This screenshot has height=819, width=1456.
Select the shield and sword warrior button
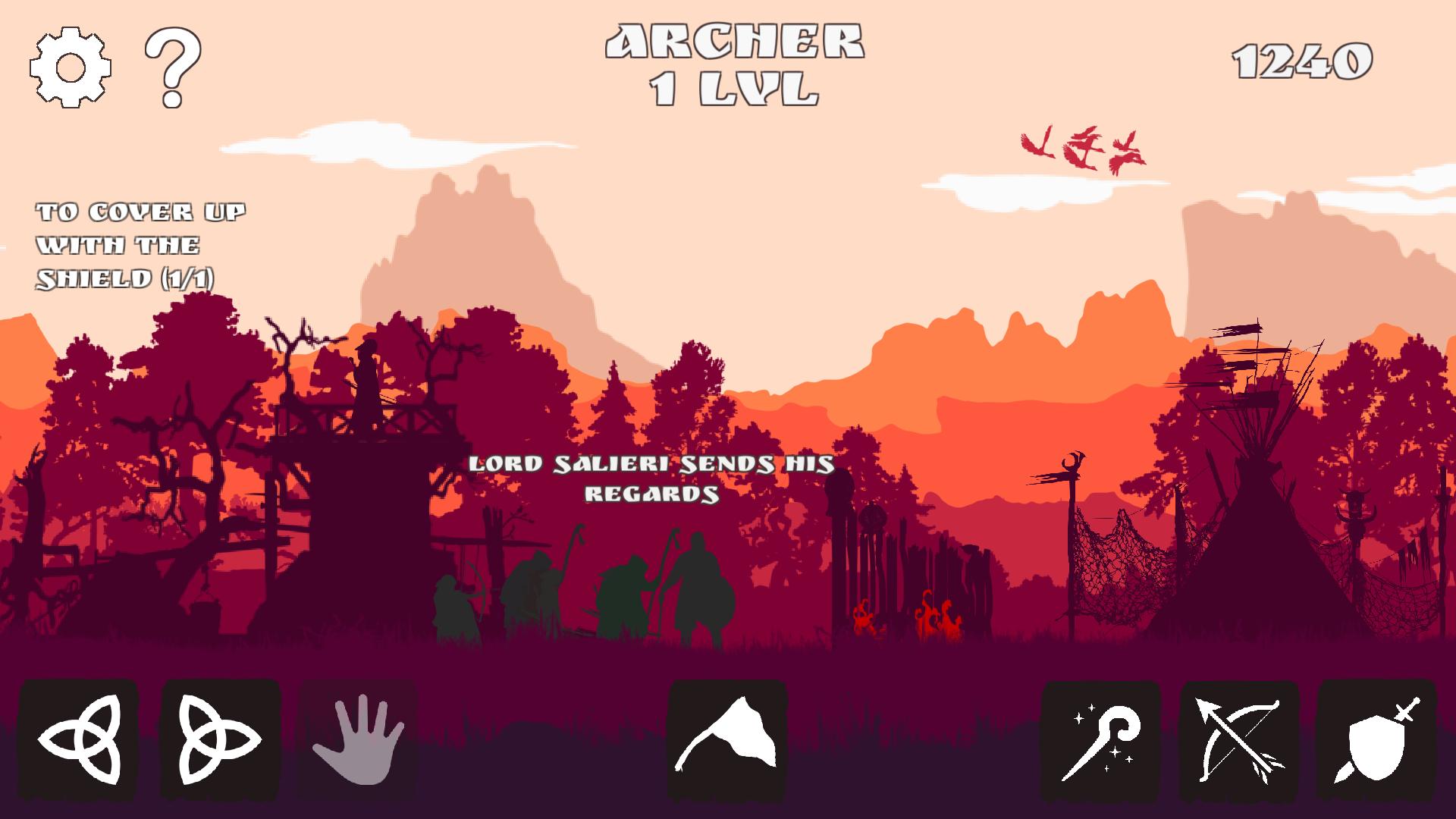click(1377, 741)
